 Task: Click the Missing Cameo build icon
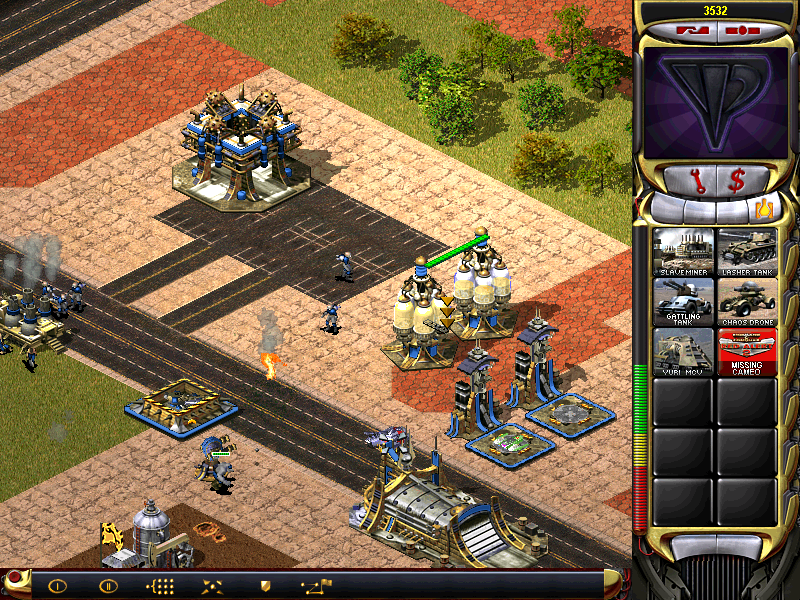(x=746, y=351)
